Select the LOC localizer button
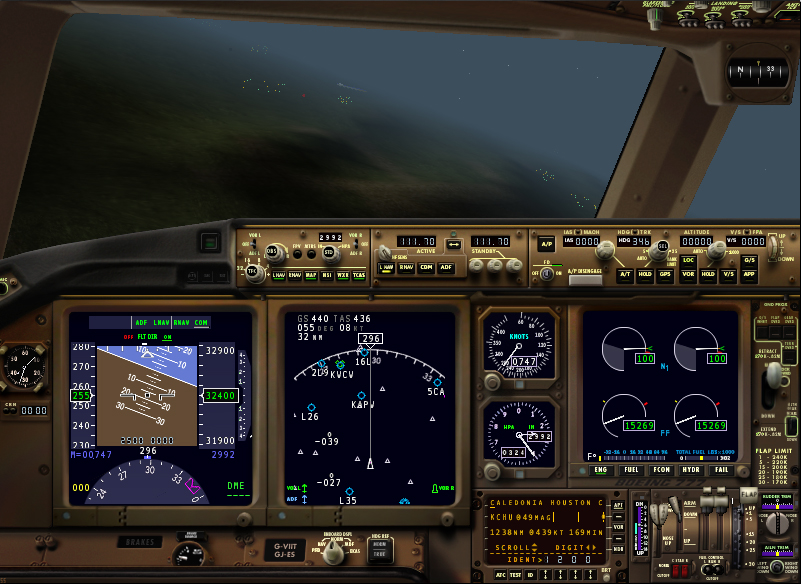Screen dimensions: 801x584 tap(688, 259)
